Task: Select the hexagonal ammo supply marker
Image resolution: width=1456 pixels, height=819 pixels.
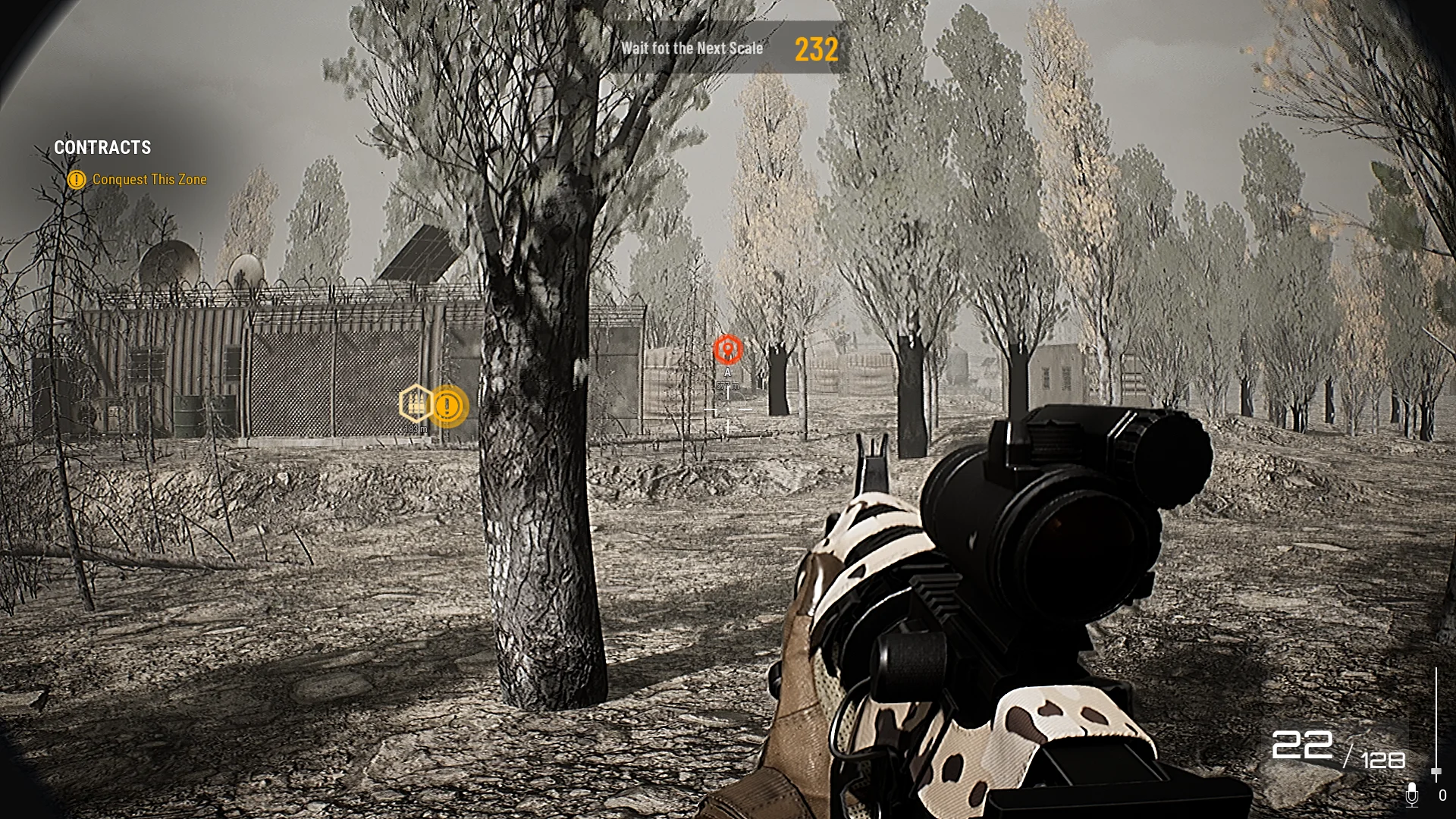Action: point(415,403)
